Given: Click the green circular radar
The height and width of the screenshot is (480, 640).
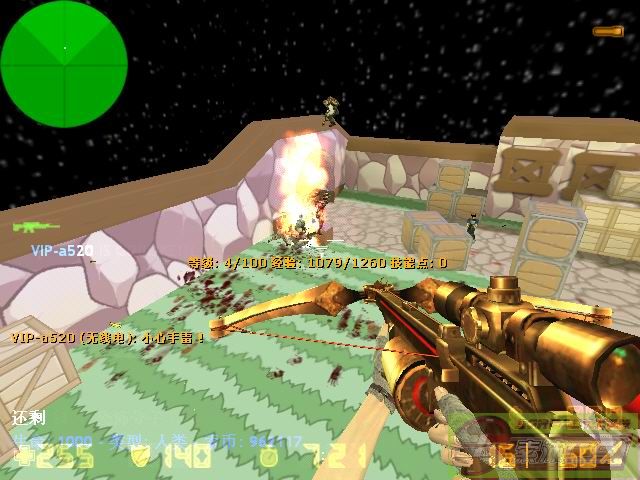Looking at the screenshot, I should click(64, 51).
